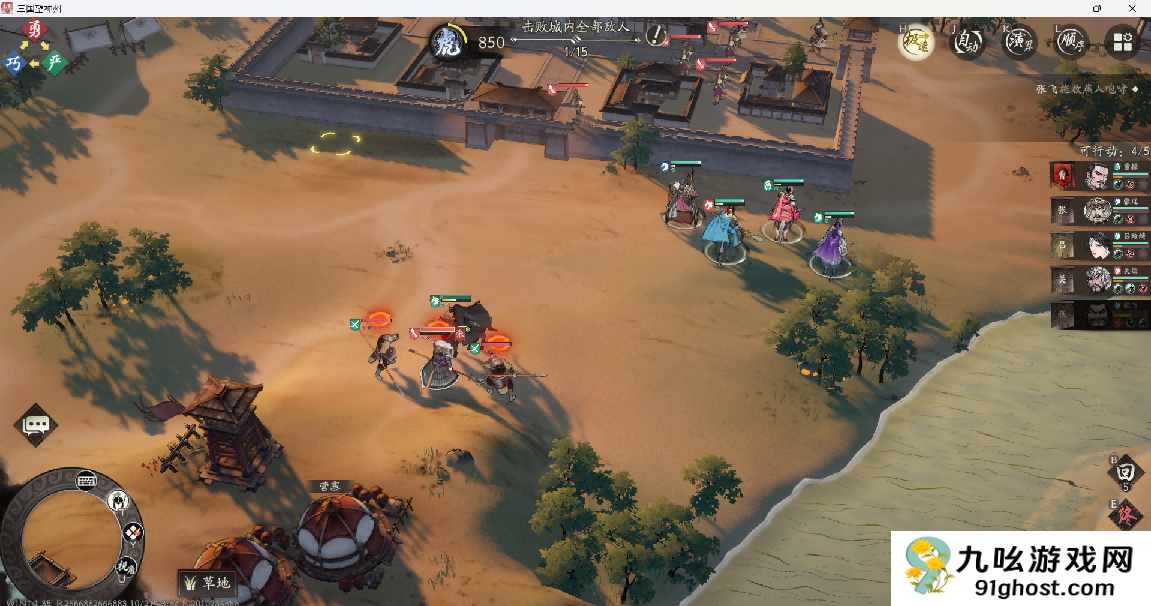Open the chat speech-bubble icon
Image resolution: width=1151 pixels, height=606 pixels.
pyautogui.click(x=36, y=425)
